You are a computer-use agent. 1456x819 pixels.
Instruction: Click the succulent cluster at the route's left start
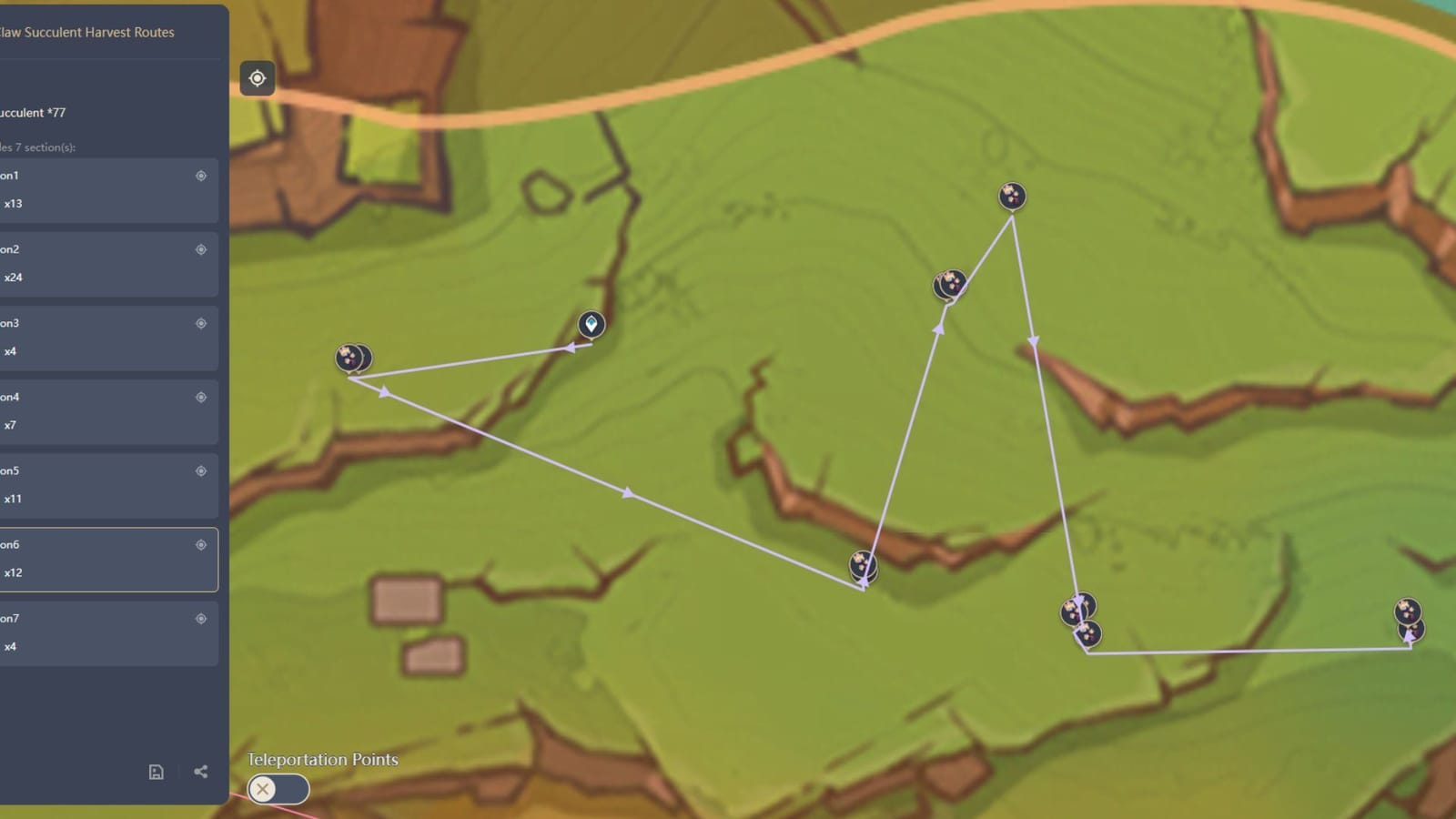click(354, 358)
